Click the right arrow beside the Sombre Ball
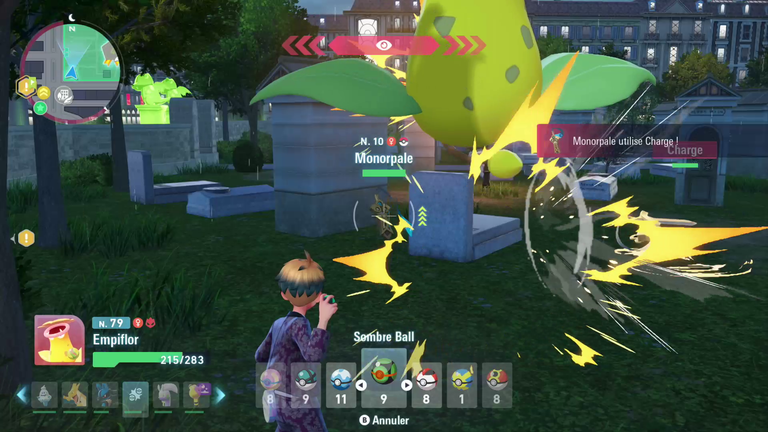This screenshot has height=432, width=768. coord(406,384)
